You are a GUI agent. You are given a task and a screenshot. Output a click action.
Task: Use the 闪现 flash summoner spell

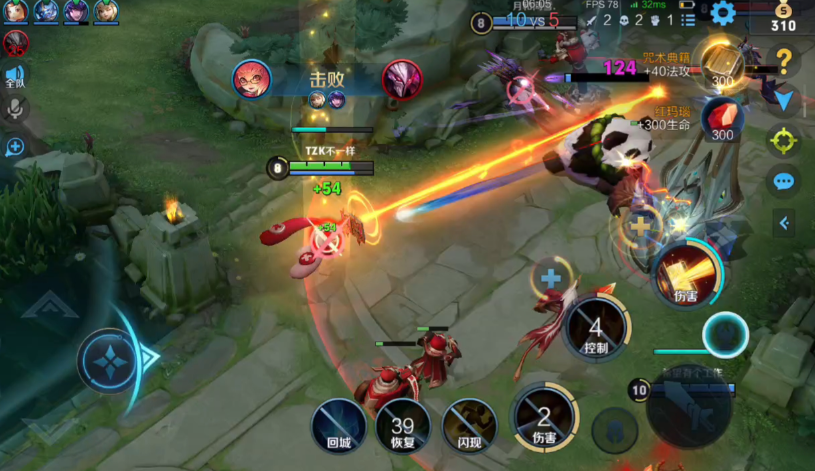click(469, 426)
